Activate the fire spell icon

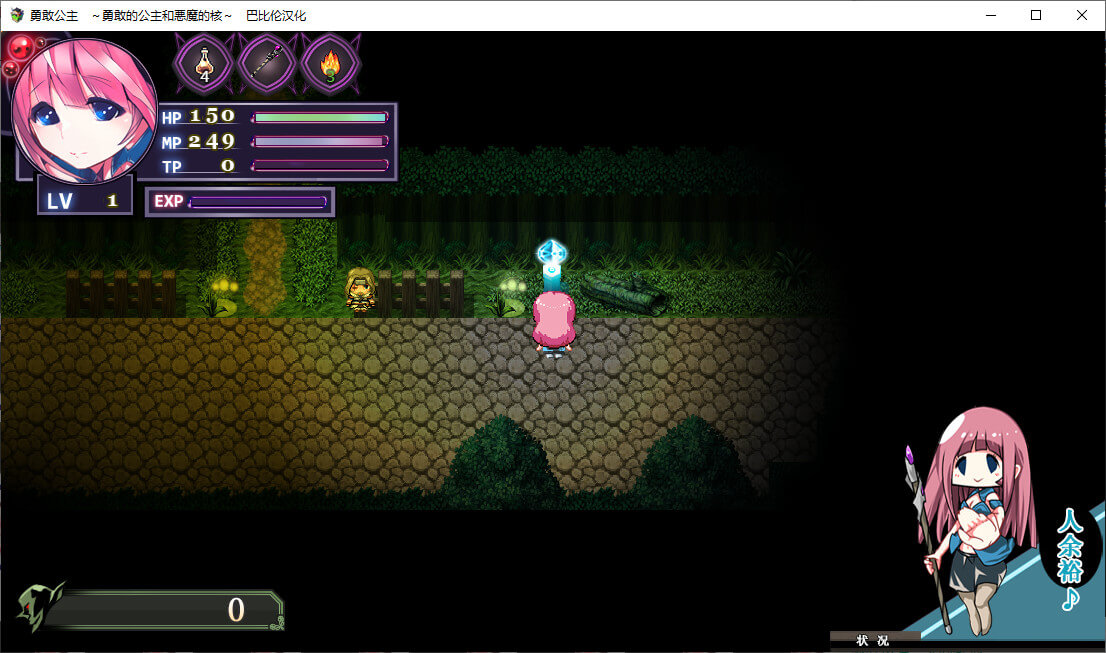coord(329,64)
